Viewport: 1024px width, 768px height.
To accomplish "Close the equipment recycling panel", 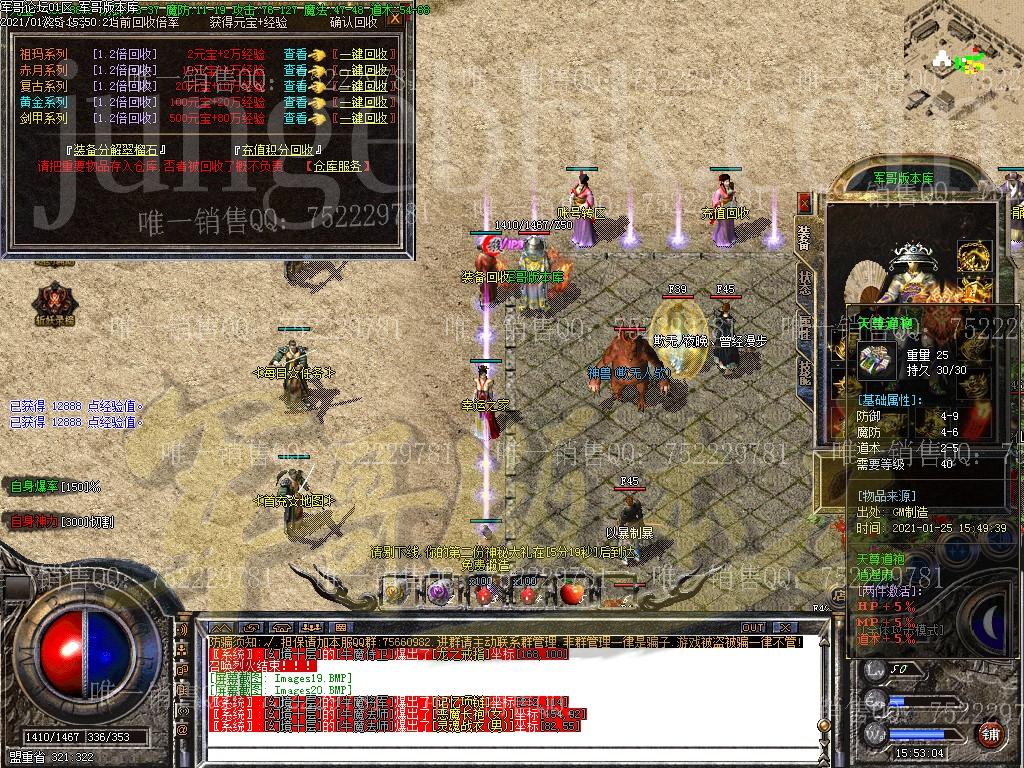I will click(x=395, y=18).
